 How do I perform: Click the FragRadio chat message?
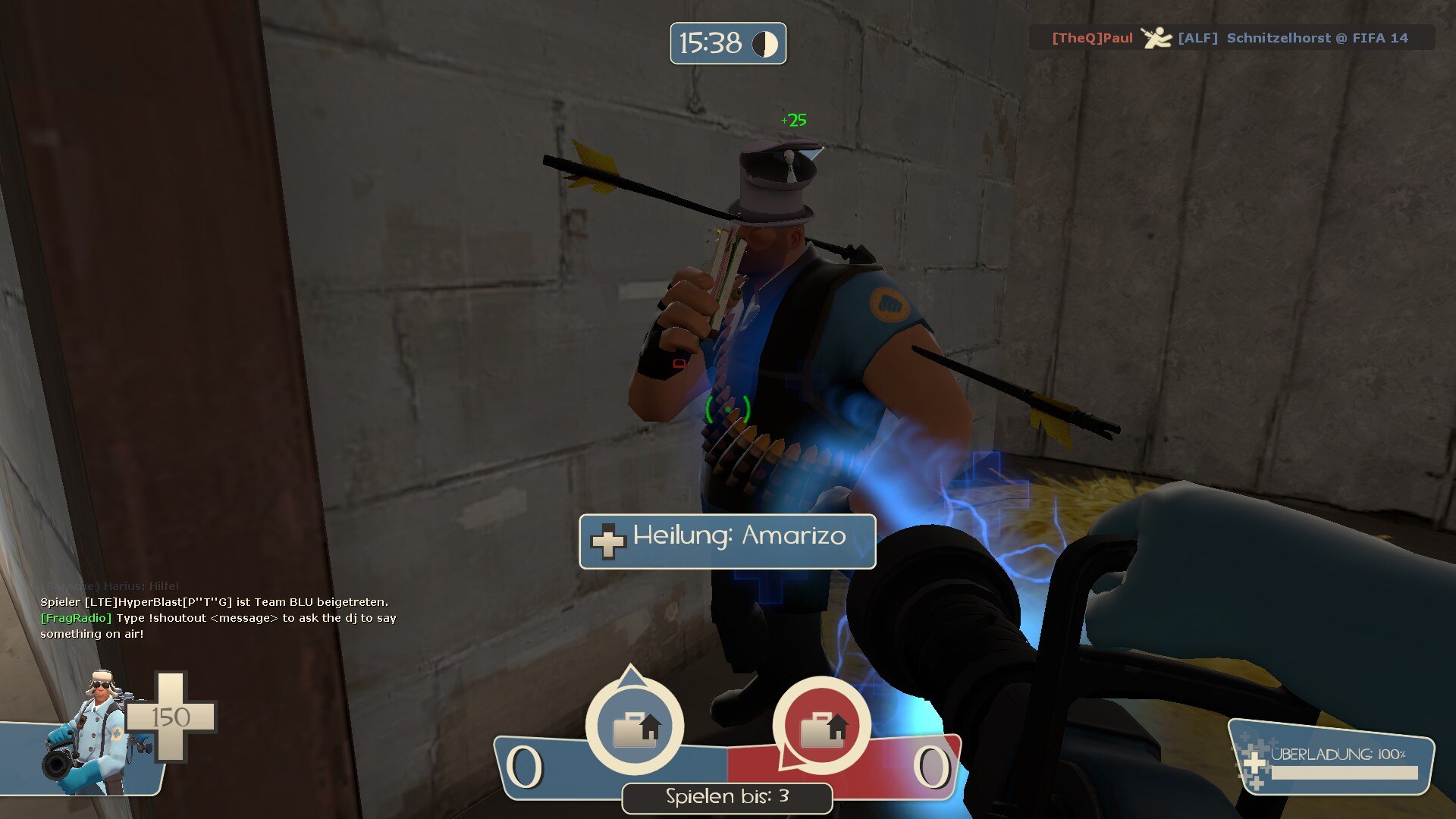click(218, 626)
